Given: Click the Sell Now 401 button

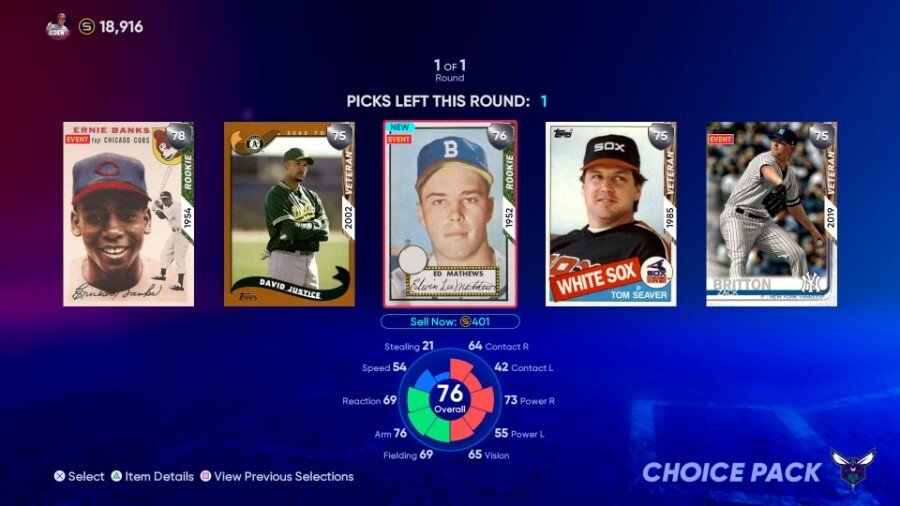Looking at the screenshot, I should click(x=450, y=322).
